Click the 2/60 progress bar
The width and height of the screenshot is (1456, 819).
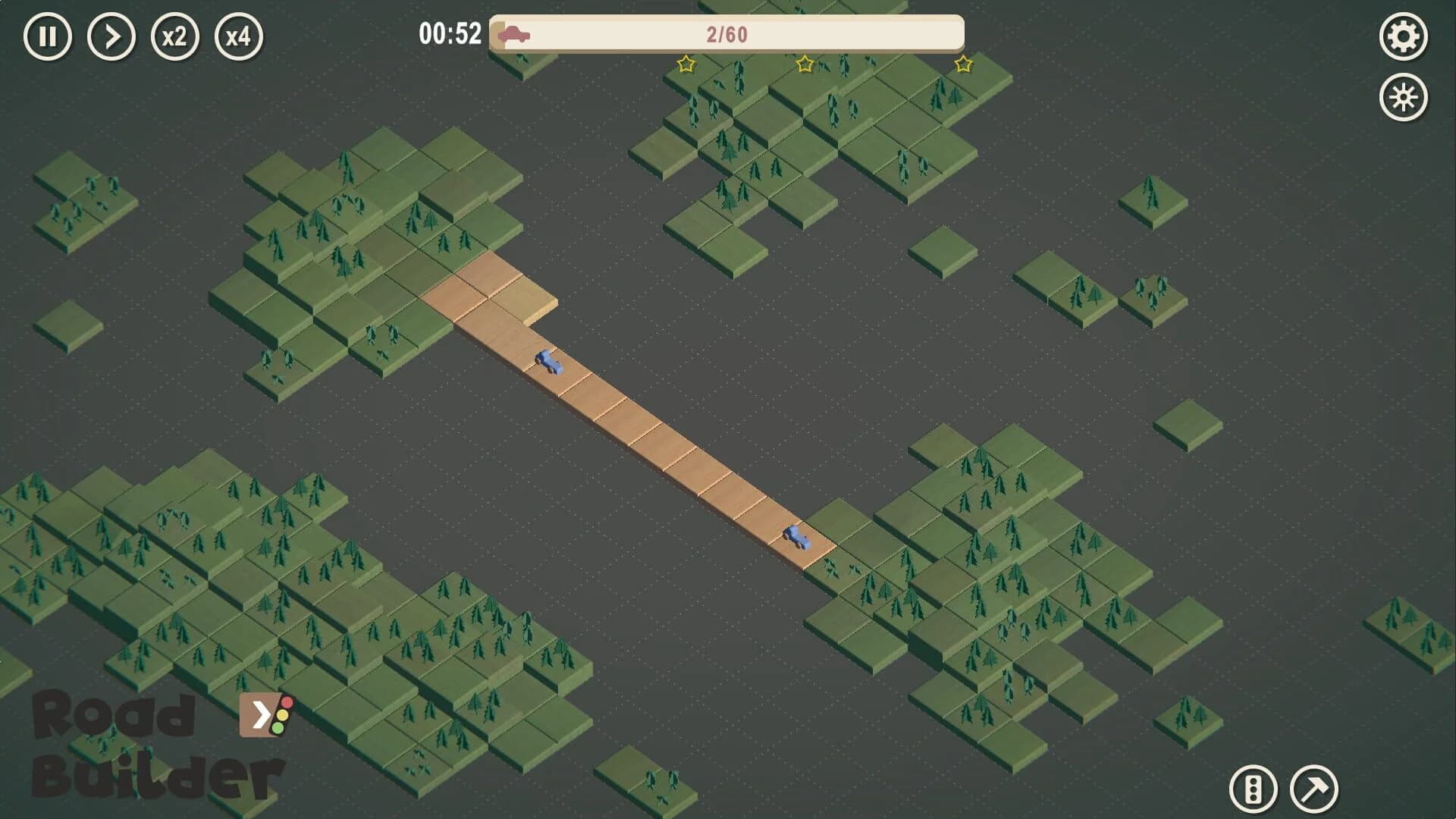click(x=726, y=33)
